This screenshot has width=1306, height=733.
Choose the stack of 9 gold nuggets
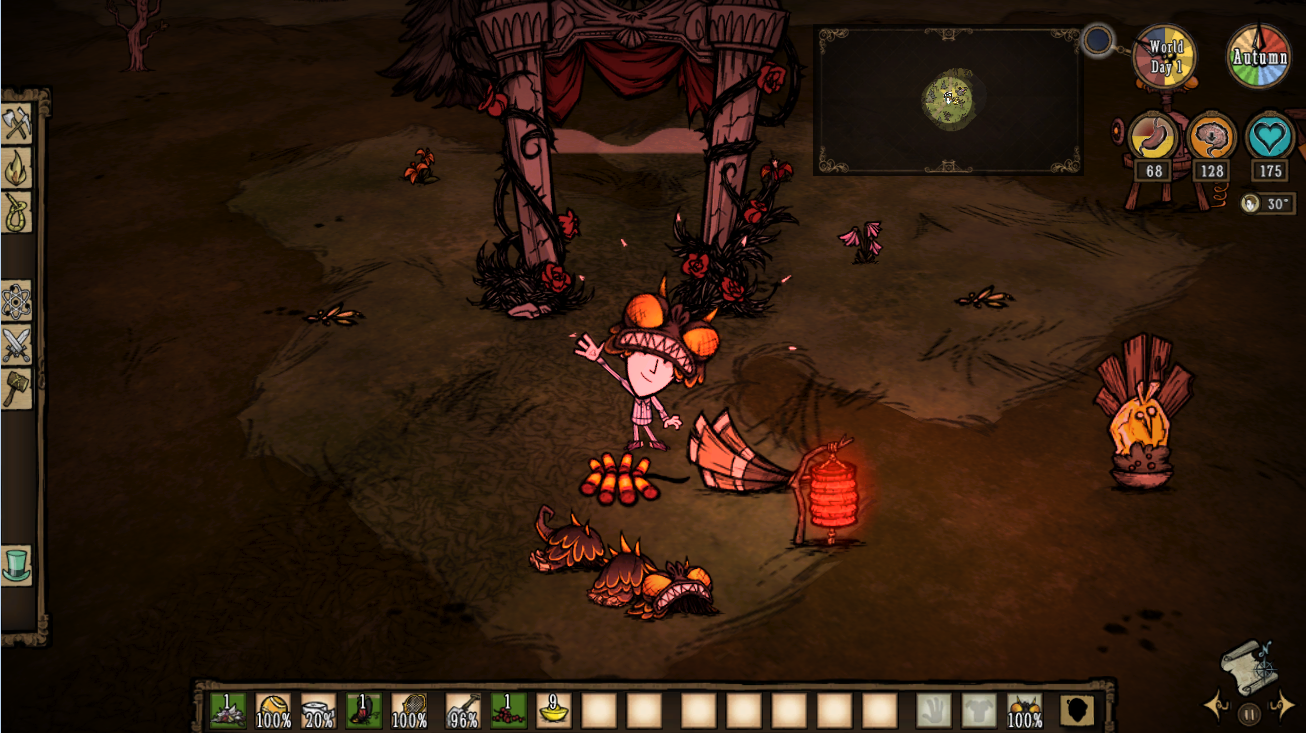[553, 710]
